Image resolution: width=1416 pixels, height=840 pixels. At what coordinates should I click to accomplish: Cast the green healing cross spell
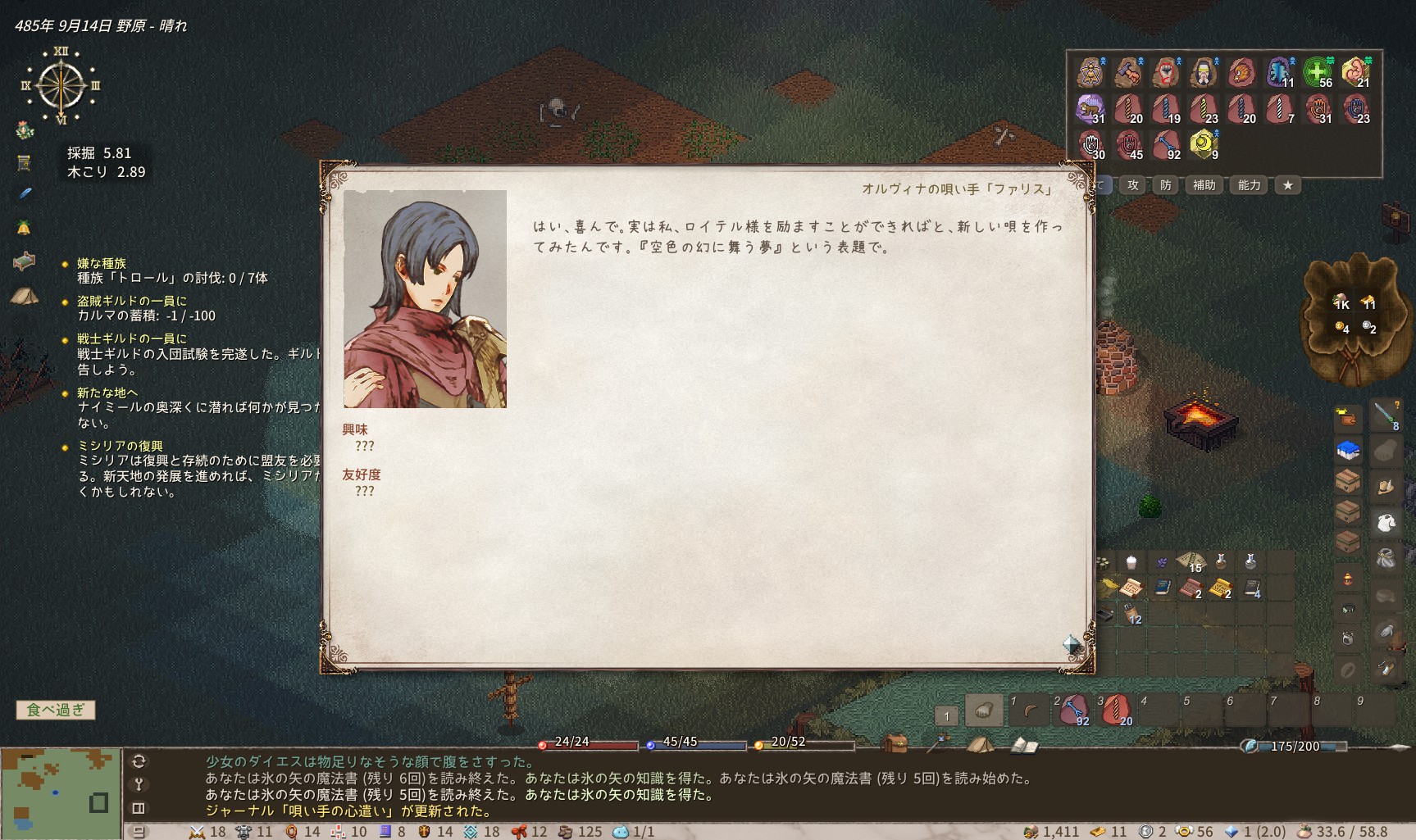1318,72
